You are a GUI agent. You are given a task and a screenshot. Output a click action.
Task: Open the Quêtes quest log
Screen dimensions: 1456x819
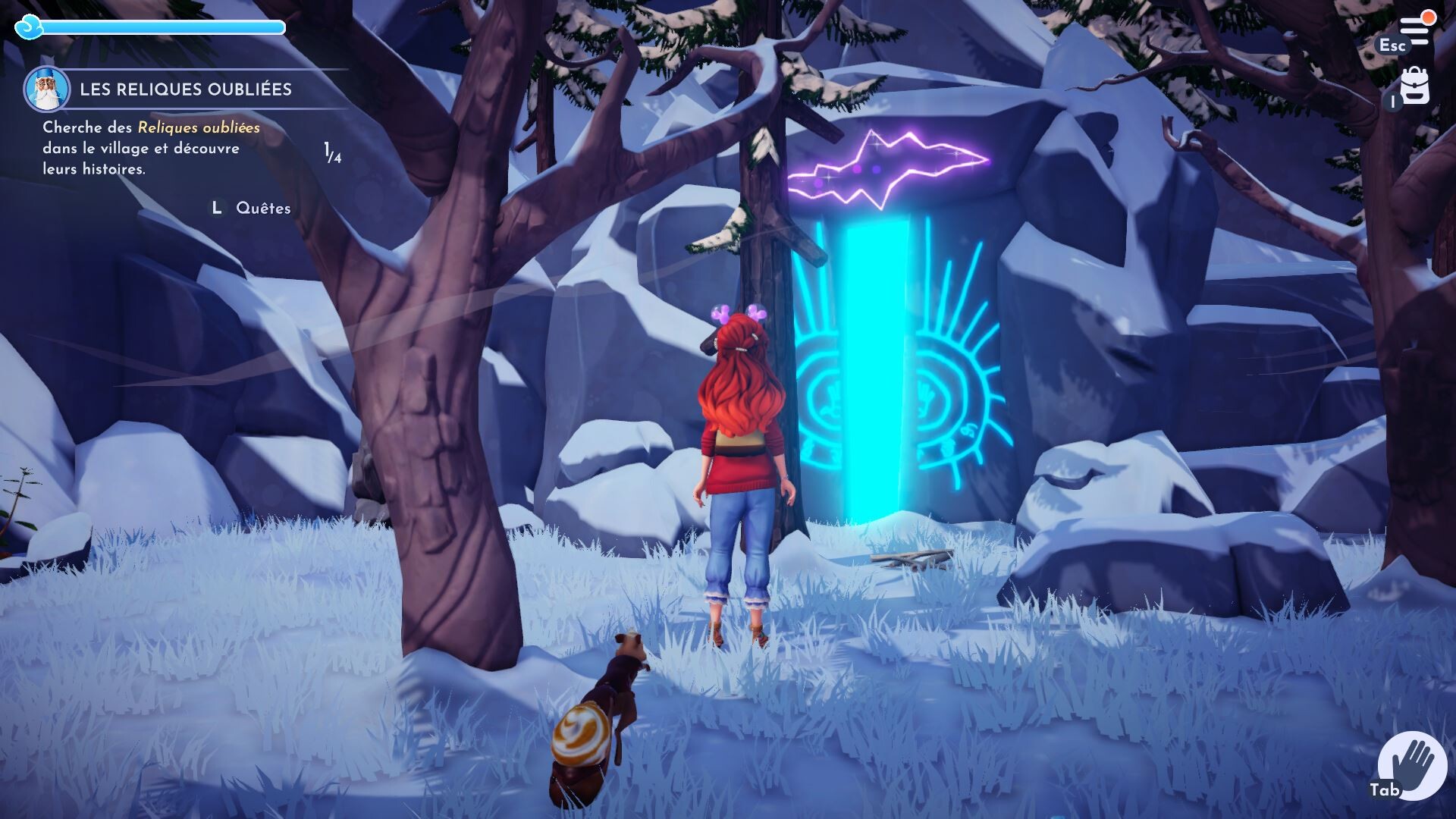tap(262, 208)
